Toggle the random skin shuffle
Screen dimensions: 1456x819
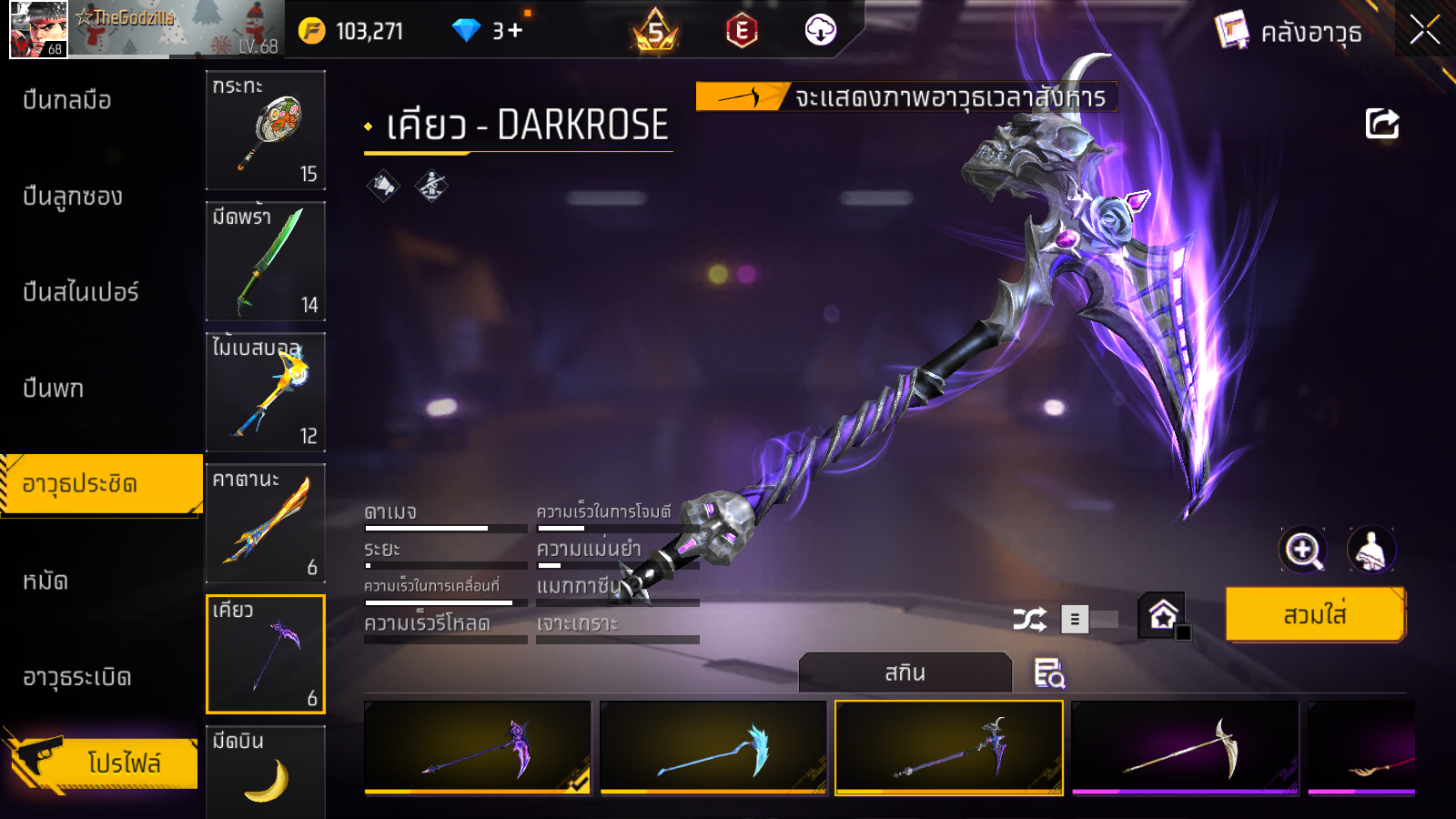pyautogui.click(x=1030, y=620)
